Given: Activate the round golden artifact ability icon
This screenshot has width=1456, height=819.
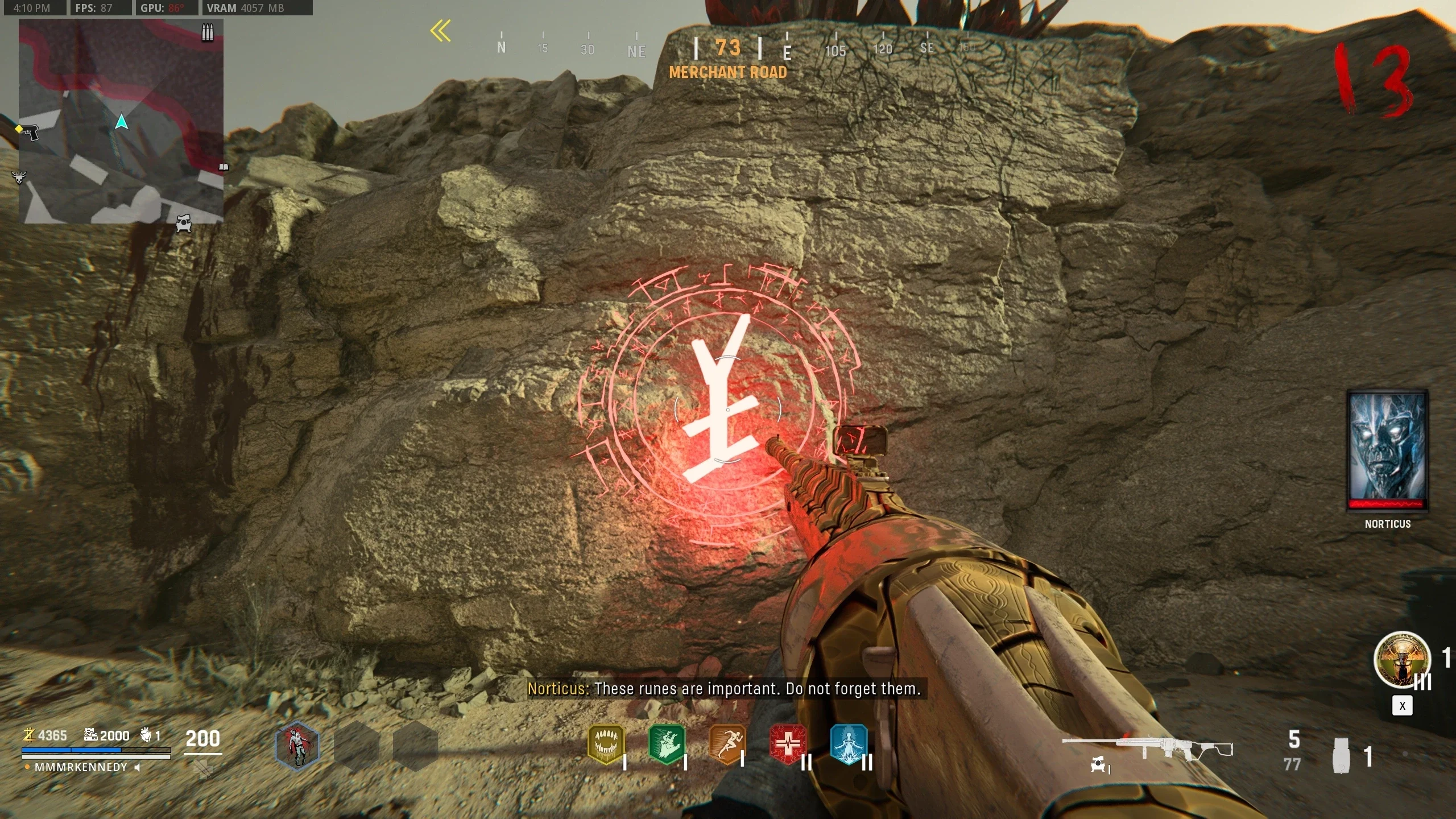Looking at the screenshot, I should (1401, 660).
